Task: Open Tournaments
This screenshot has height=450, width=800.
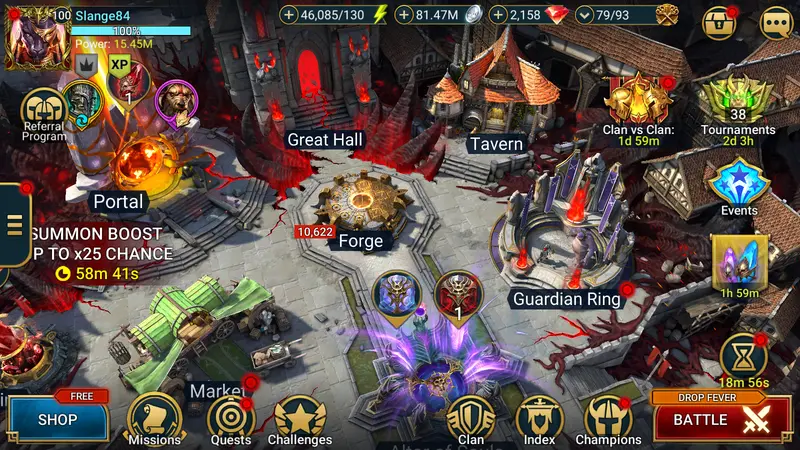Action: point(738,101)
